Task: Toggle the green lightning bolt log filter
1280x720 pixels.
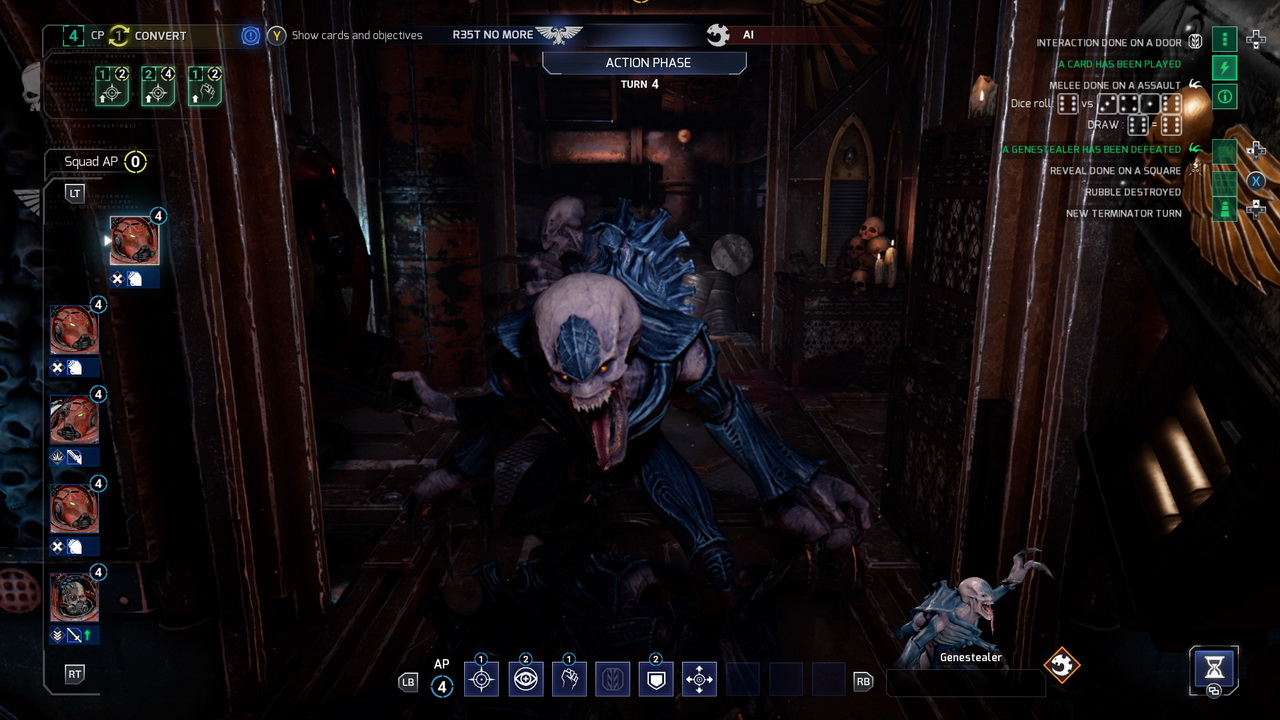Action: tap(1225, 68)
